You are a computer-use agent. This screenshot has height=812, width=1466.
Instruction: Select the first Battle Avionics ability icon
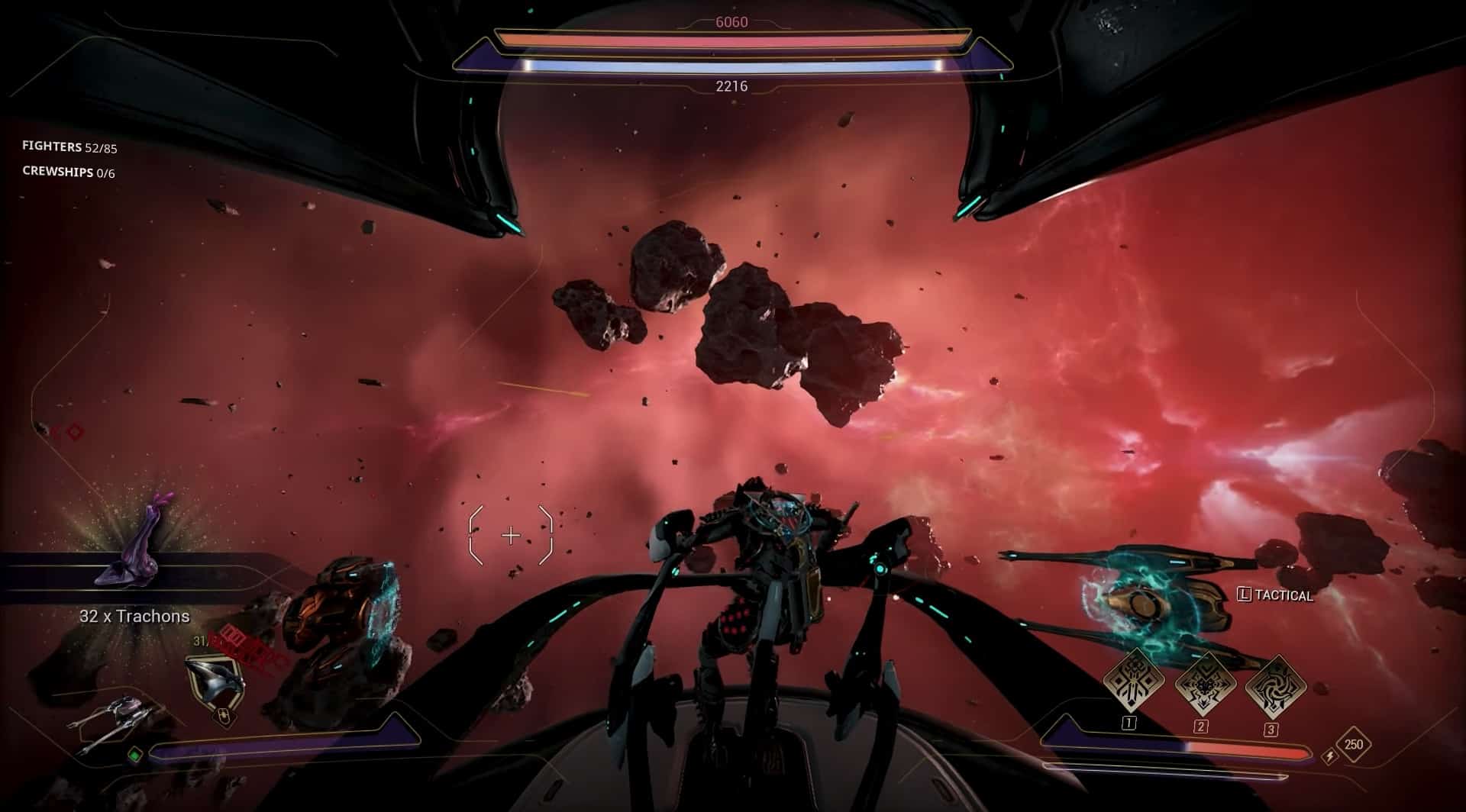click(1132, 681)
